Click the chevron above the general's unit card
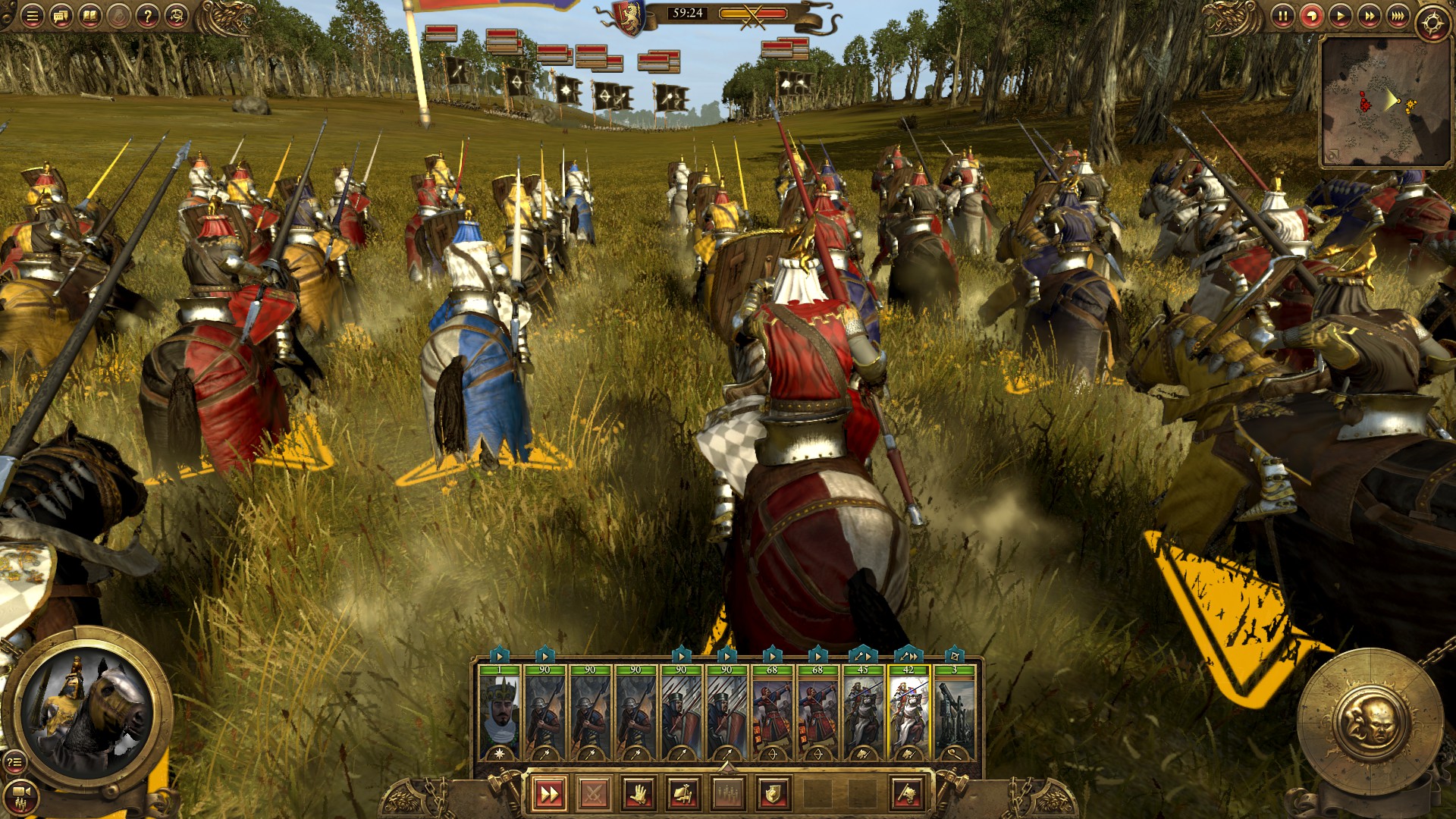Viewport: 1456px width, 819px height. point(499,653)
